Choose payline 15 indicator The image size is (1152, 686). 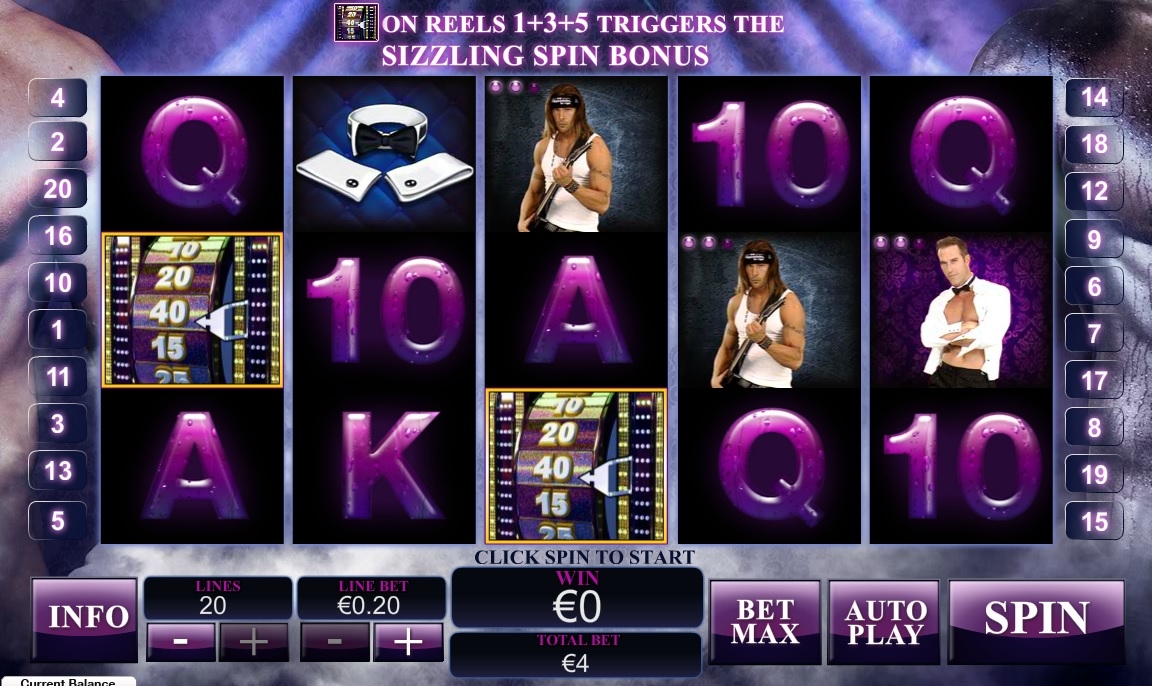(x=1094, y=521)
